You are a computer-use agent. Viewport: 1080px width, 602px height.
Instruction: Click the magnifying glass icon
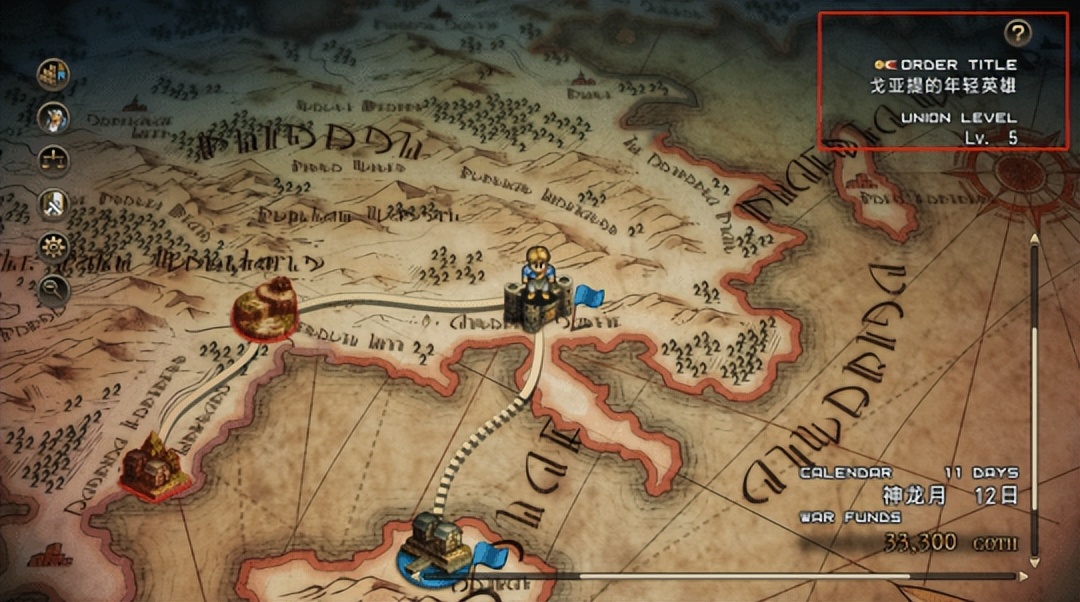(x=53, y=289)
